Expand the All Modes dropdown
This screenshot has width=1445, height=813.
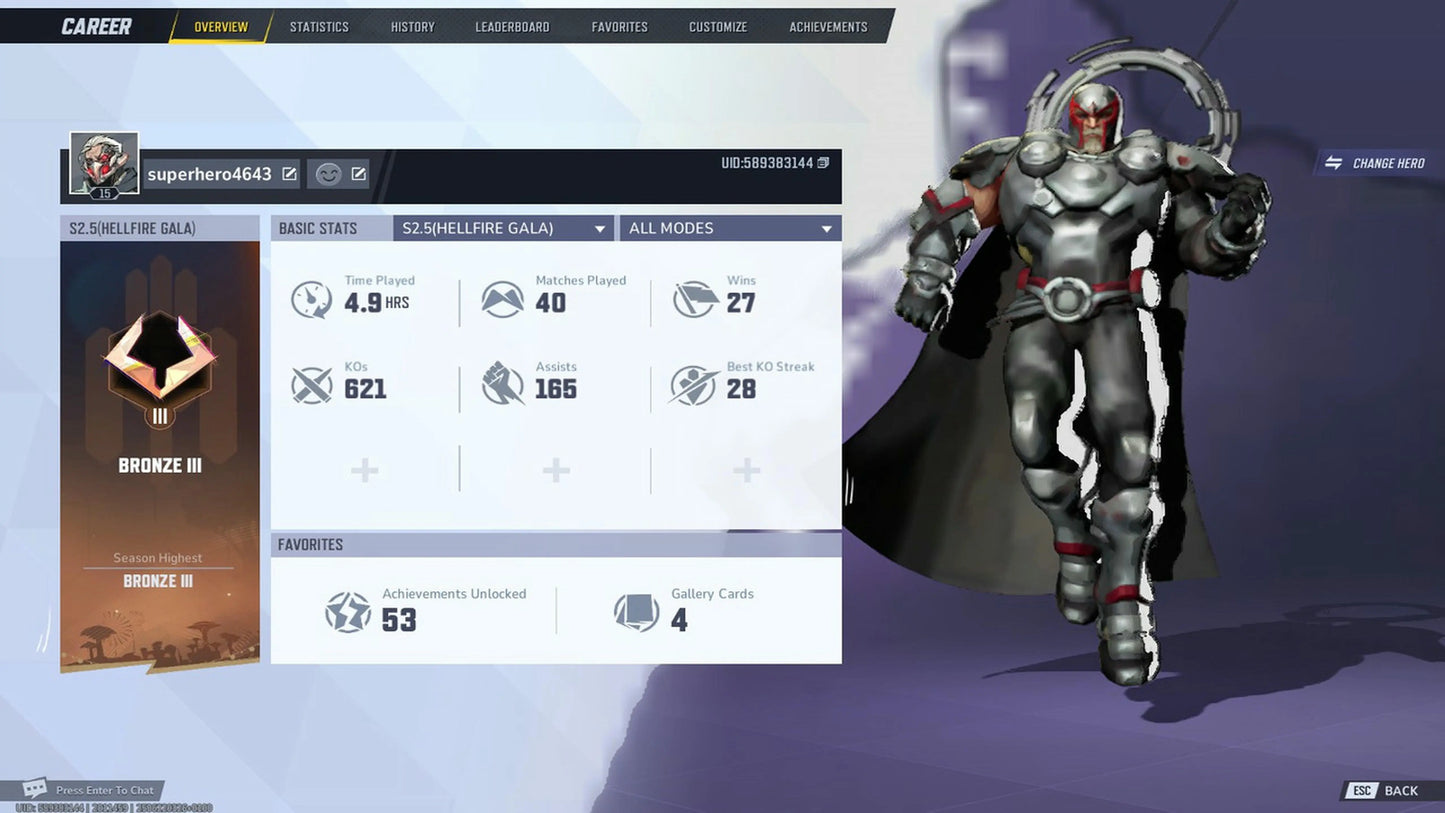pos(729,228)
